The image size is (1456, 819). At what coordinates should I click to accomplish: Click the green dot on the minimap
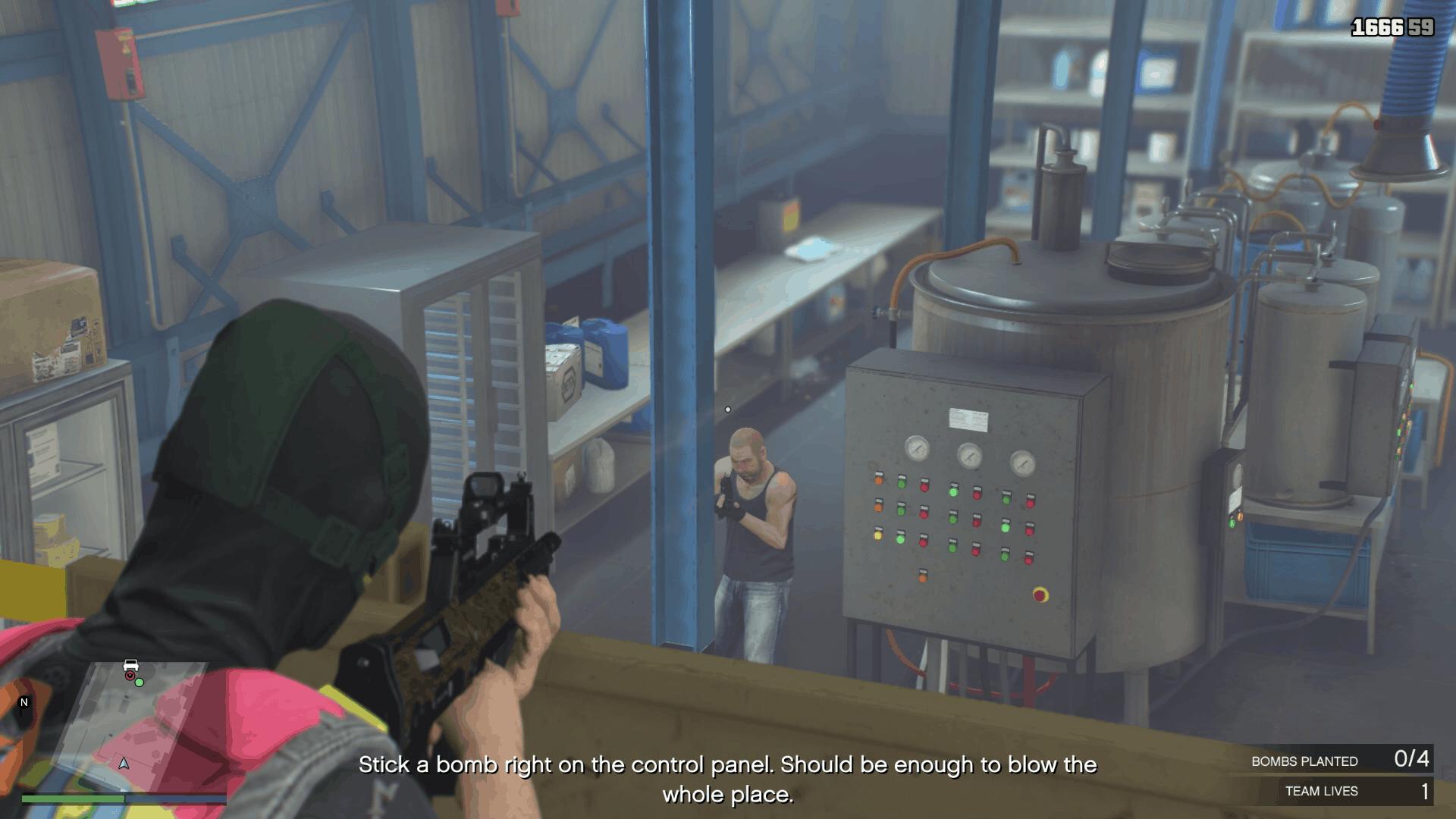[140, 683]
